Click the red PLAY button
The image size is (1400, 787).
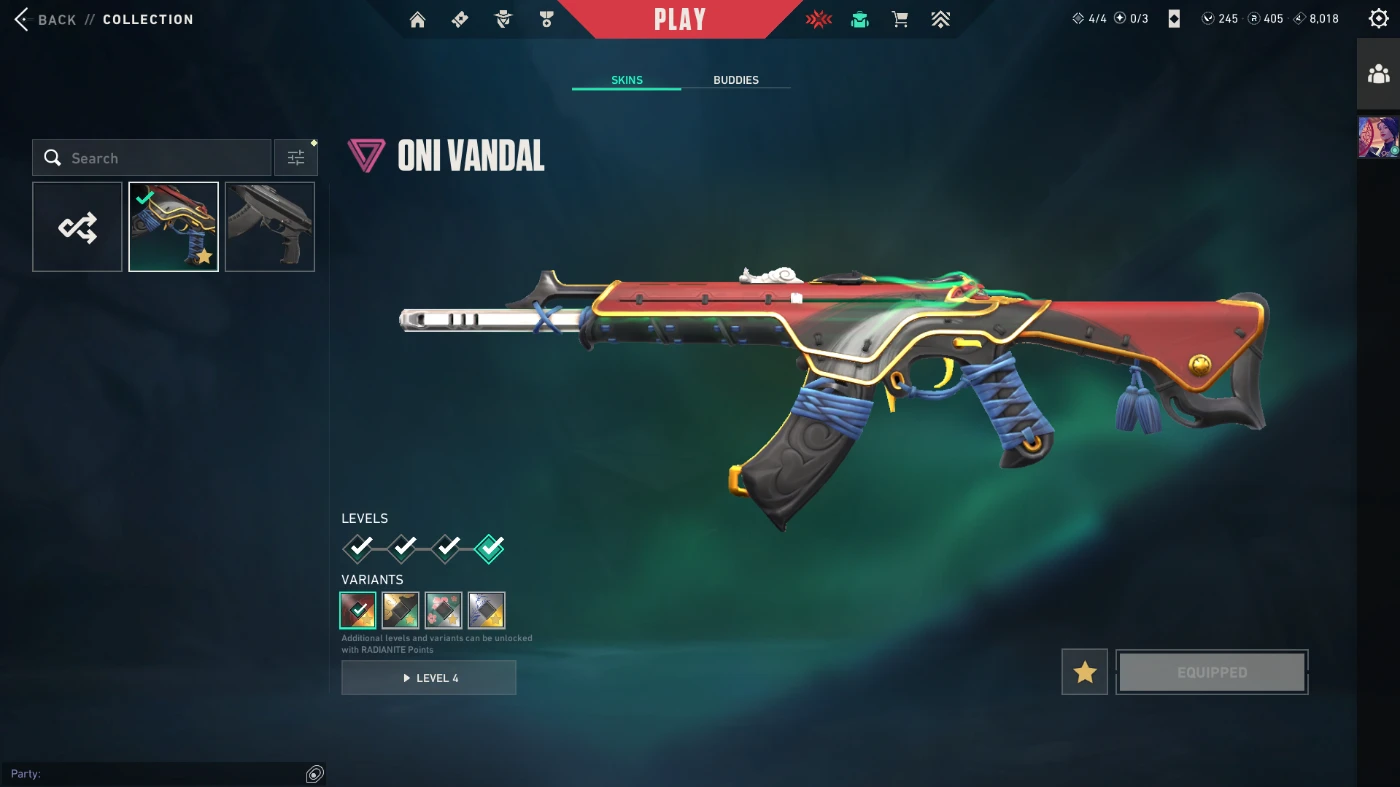[x=680, y=19]
